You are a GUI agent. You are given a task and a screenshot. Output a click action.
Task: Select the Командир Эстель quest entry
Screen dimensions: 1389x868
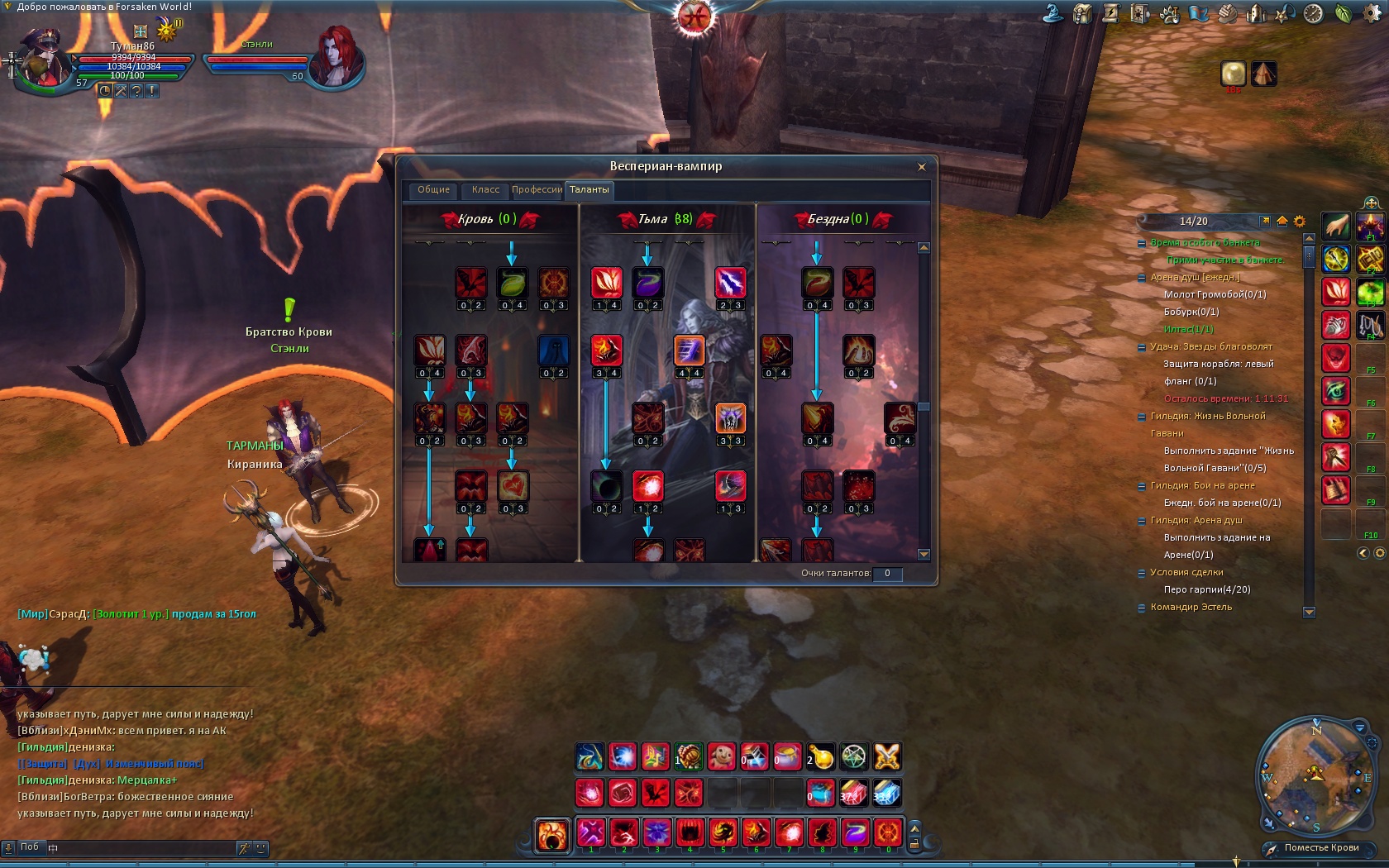tap(1191, 607)
